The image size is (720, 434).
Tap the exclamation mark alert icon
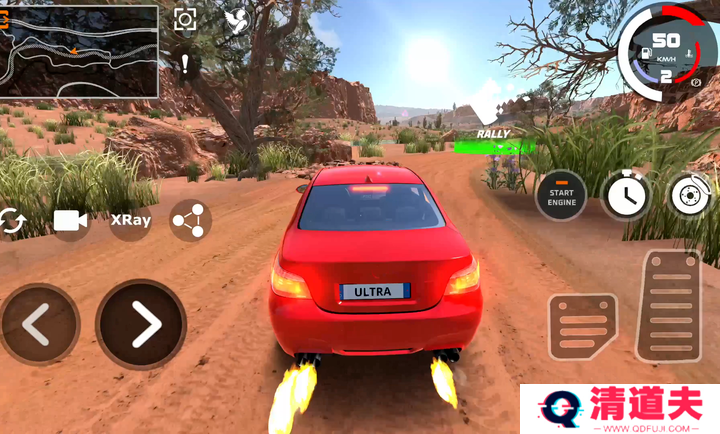pos(186,65)
